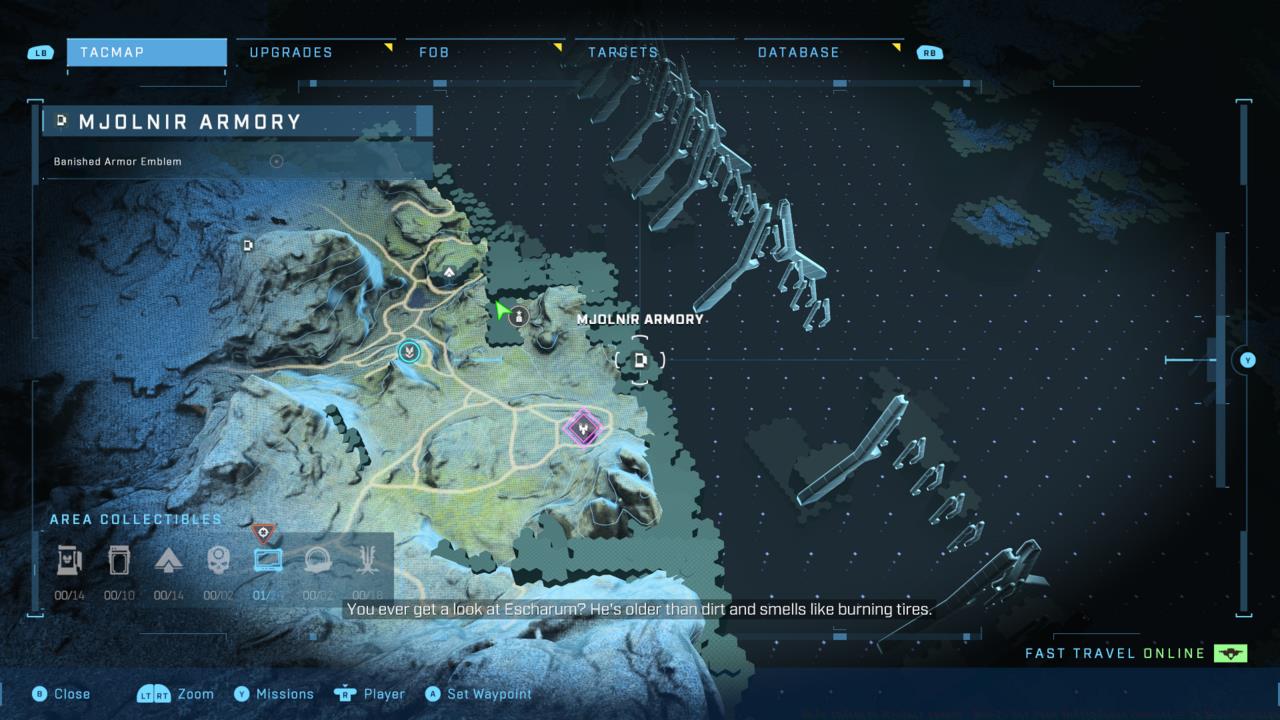Click Set Waypoint
The height and width of the screenshot is (720, 1280).
click(x=468, y=693)
